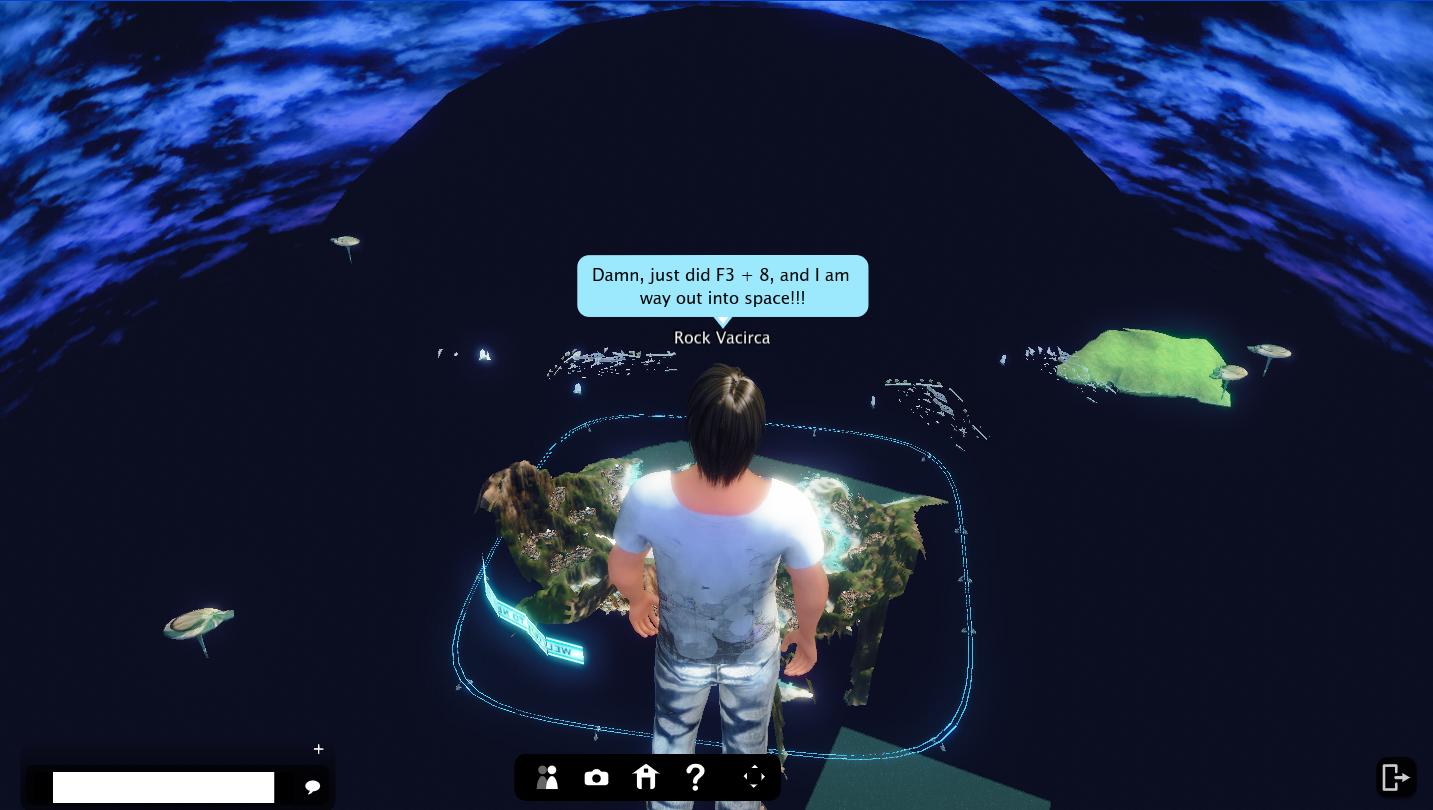Click the movement crosshair control icon
Screen dimensions: 1433x810
[x=754, y=777]
